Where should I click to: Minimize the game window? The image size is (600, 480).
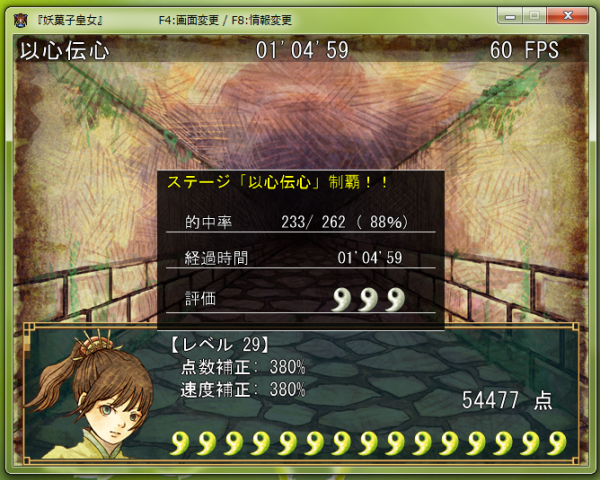pos(509,15)
